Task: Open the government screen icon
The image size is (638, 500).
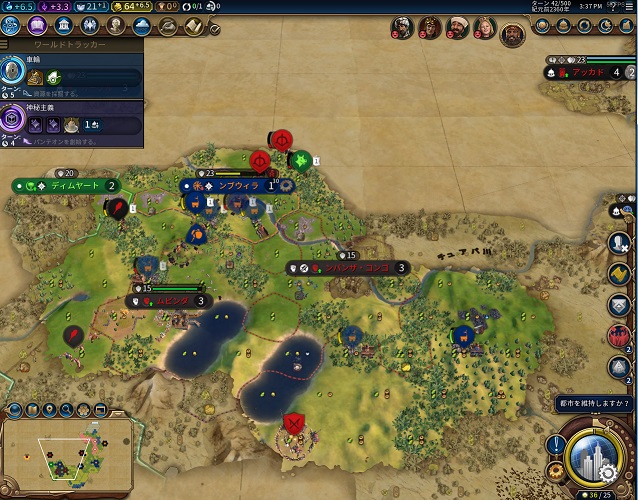Action: point(63,25)
